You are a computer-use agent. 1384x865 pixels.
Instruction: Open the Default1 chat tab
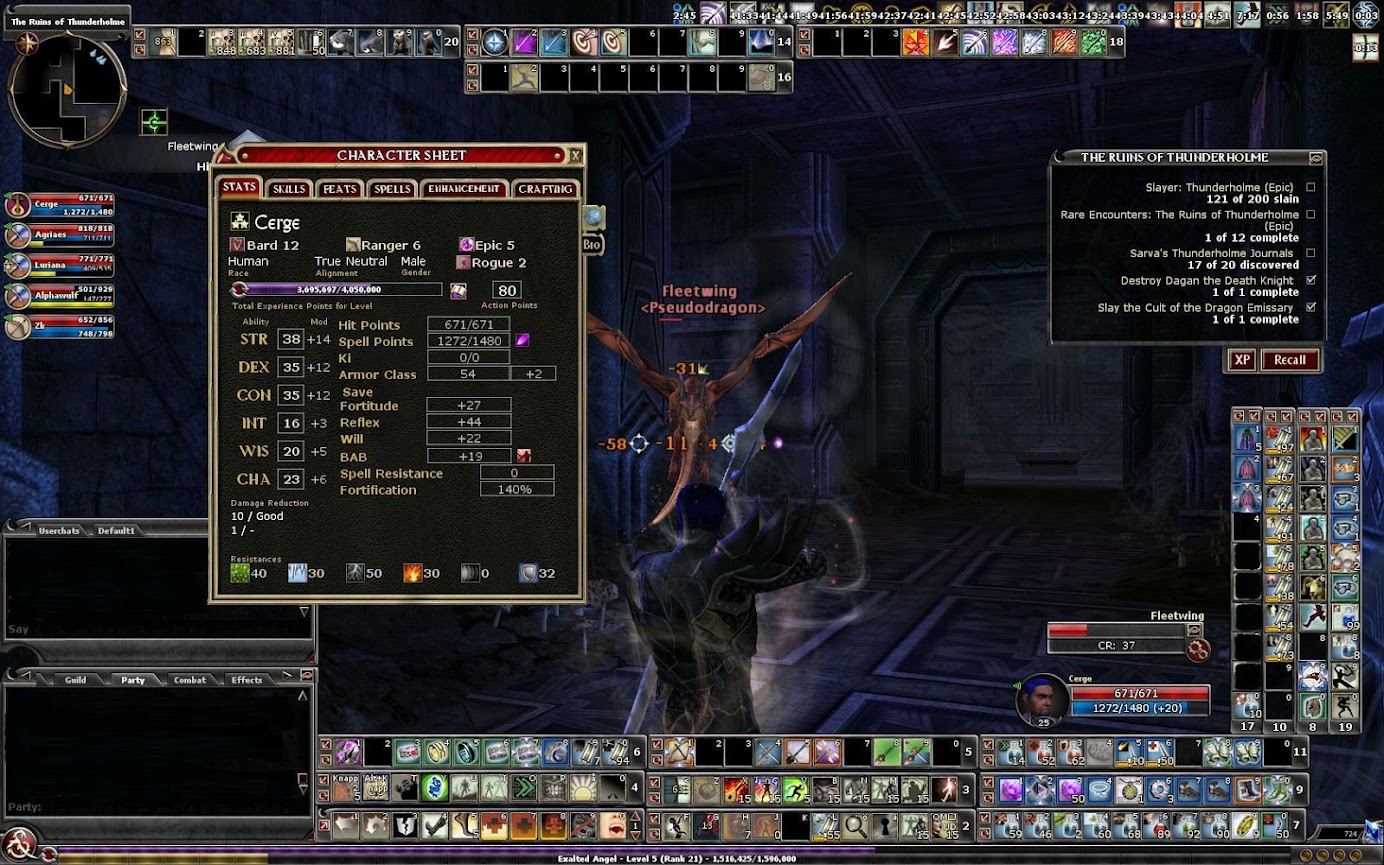116,530
